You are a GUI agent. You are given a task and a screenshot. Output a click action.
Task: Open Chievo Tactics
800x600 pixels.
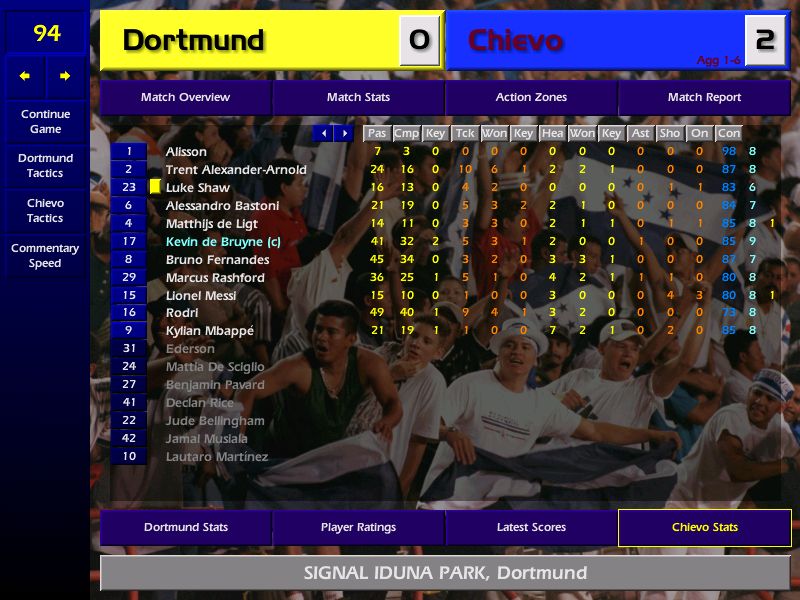click(45, 210)
